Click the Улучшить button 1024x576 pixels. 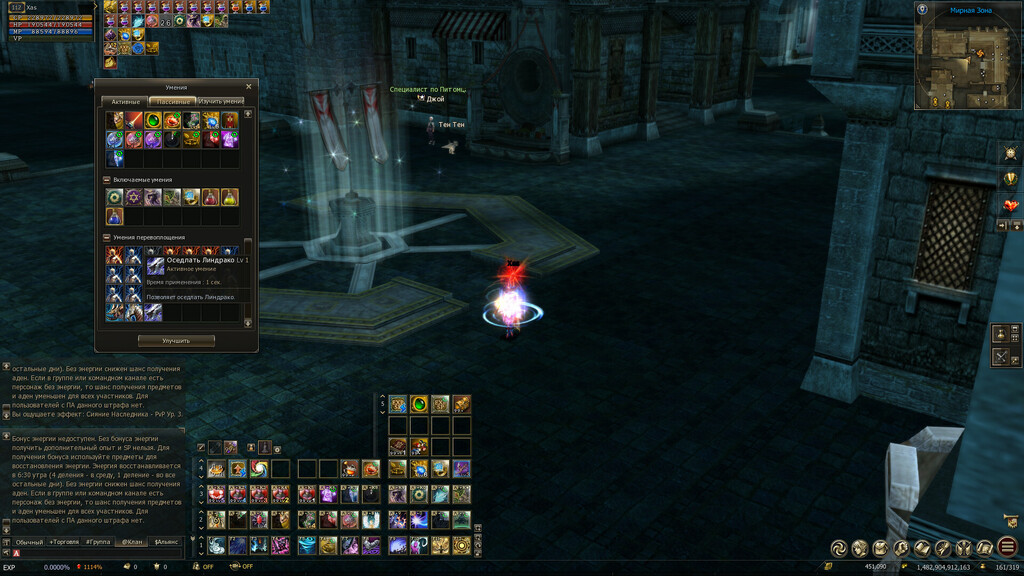(x=176, y=341)
